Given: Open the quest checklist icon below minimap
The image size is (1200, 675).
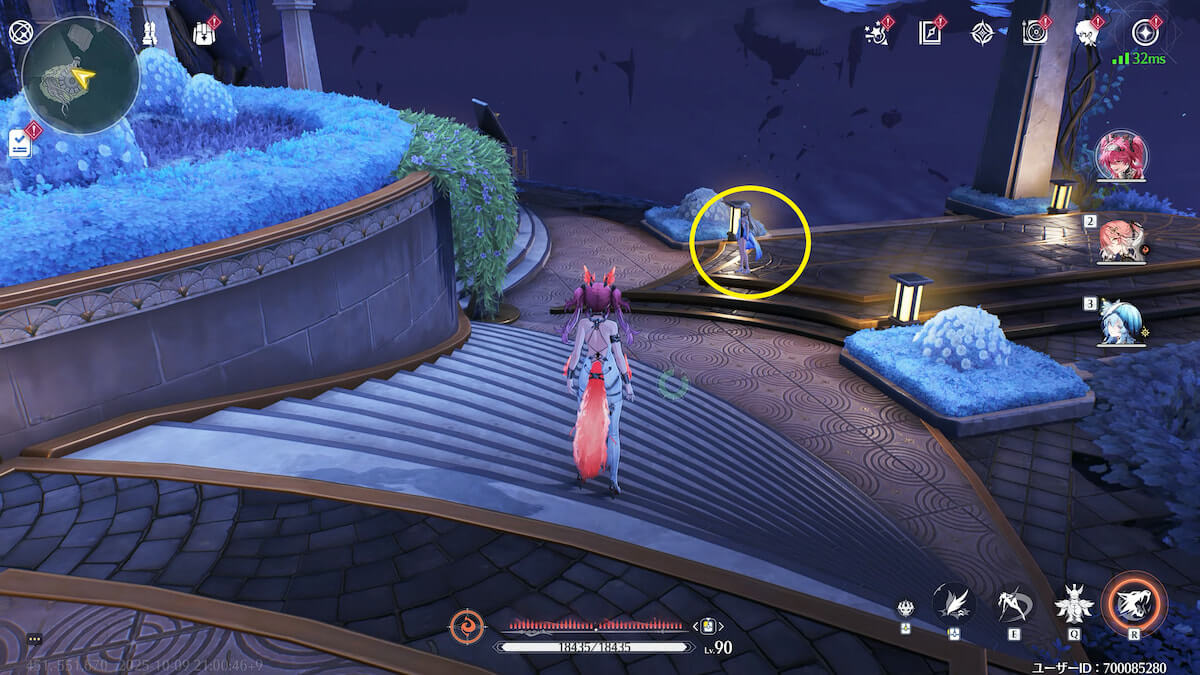Looking at the screenshot, I should [21, 143].
